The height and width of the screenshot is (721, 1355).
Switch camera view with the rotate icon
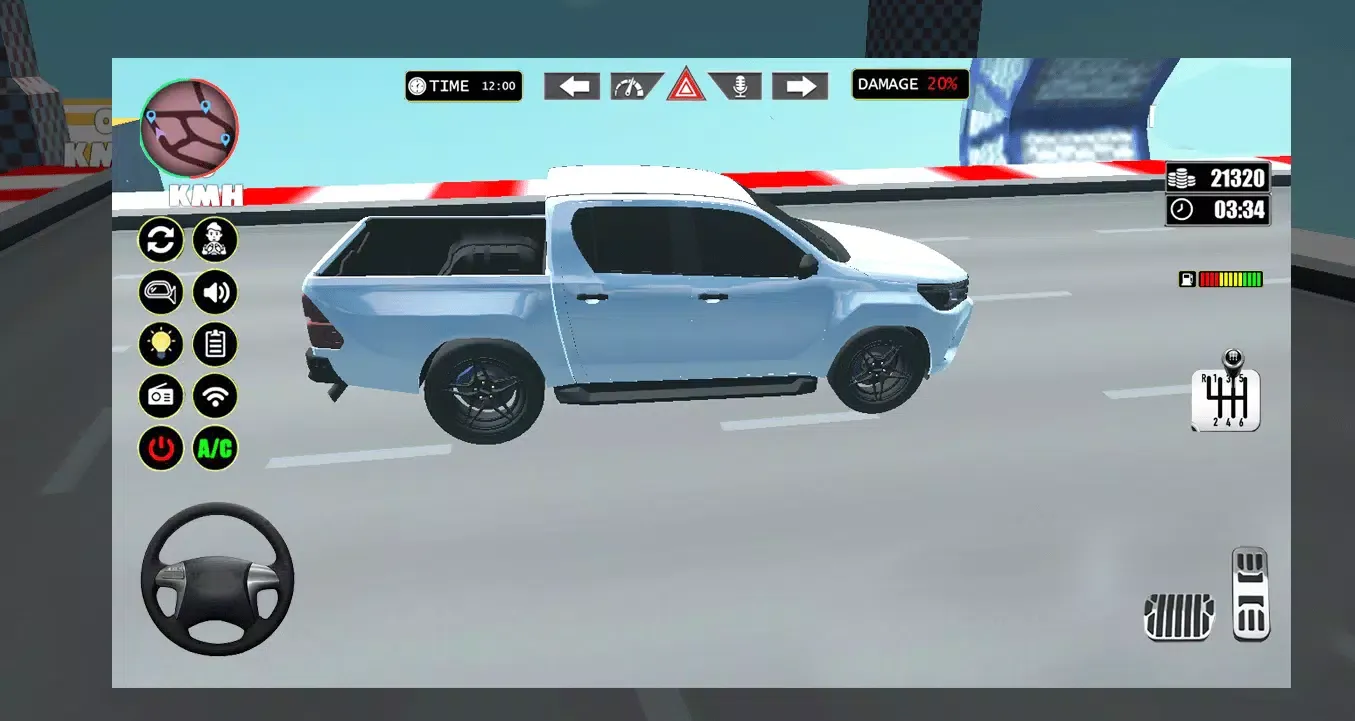point(161,240)
